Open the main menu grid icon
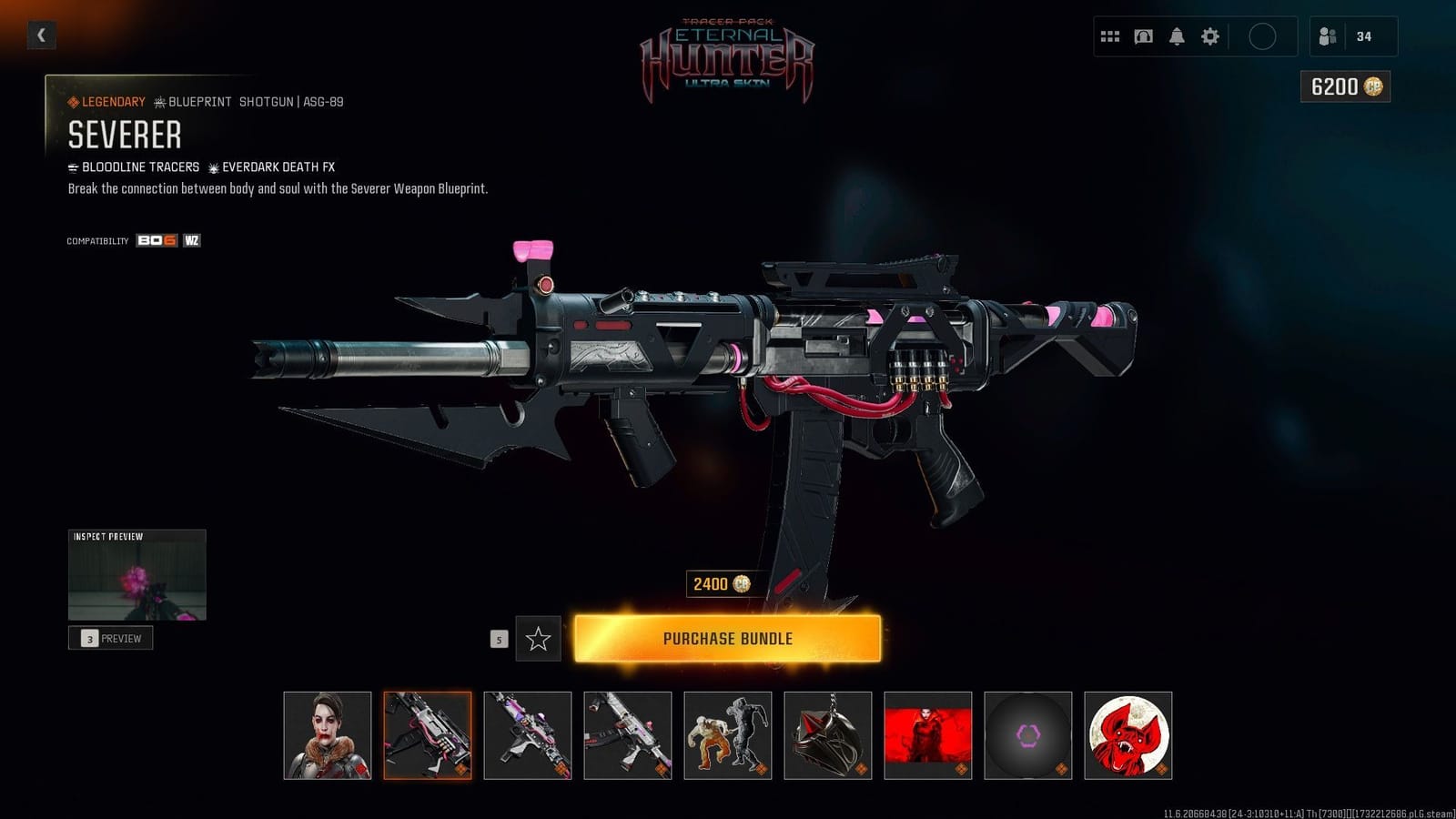Screen dimensions: 1456x819 (1110, 35)
